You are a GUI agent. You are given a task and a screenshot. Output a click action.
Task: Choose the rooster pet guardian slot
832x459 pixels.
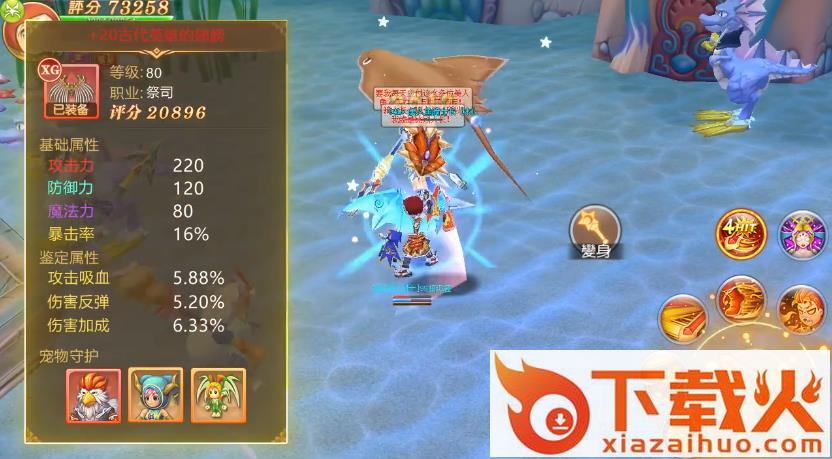[x=94, y=395]
